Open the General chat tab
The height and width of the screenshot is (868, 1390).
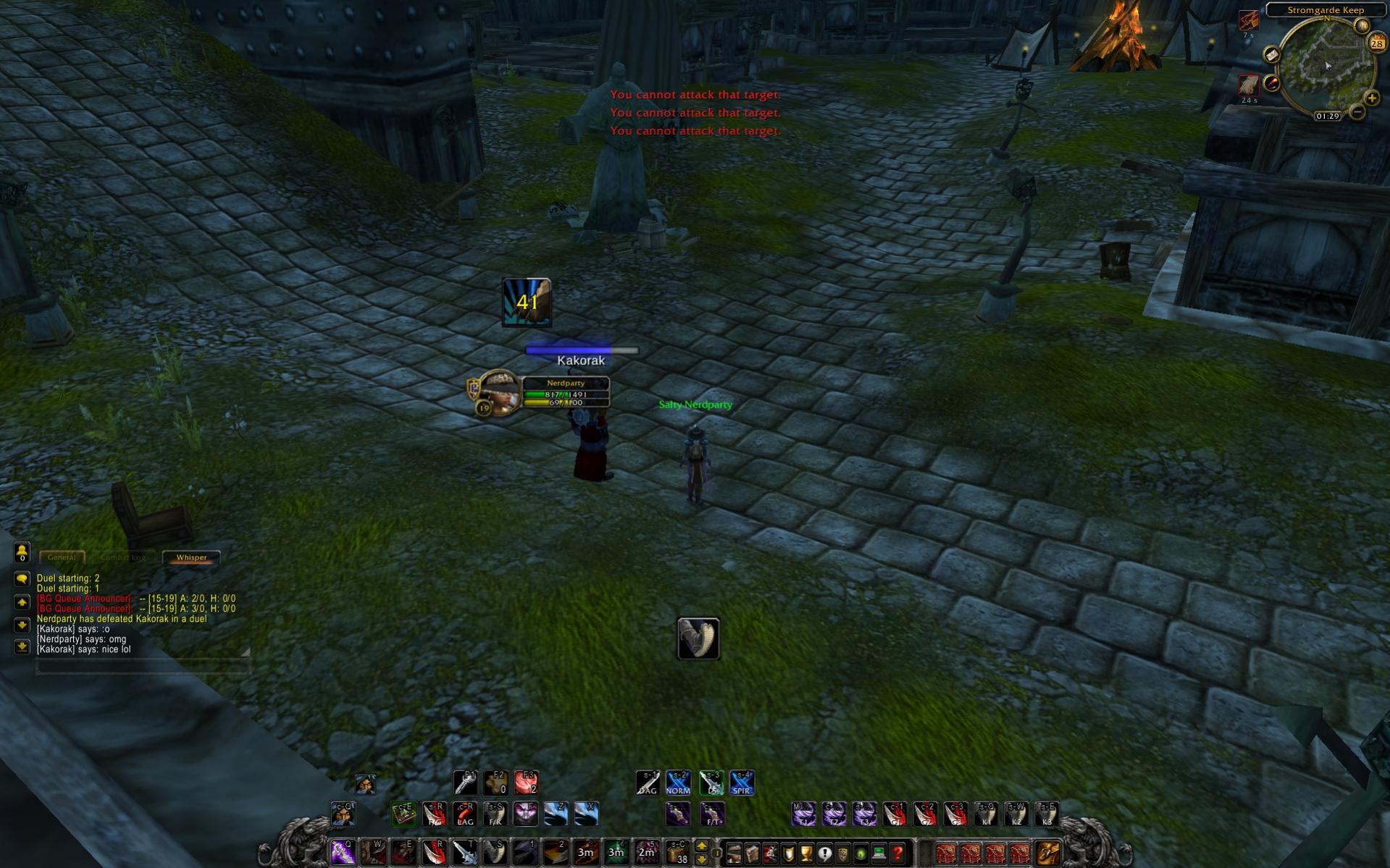pyautogui.click(x=62, y=557)
